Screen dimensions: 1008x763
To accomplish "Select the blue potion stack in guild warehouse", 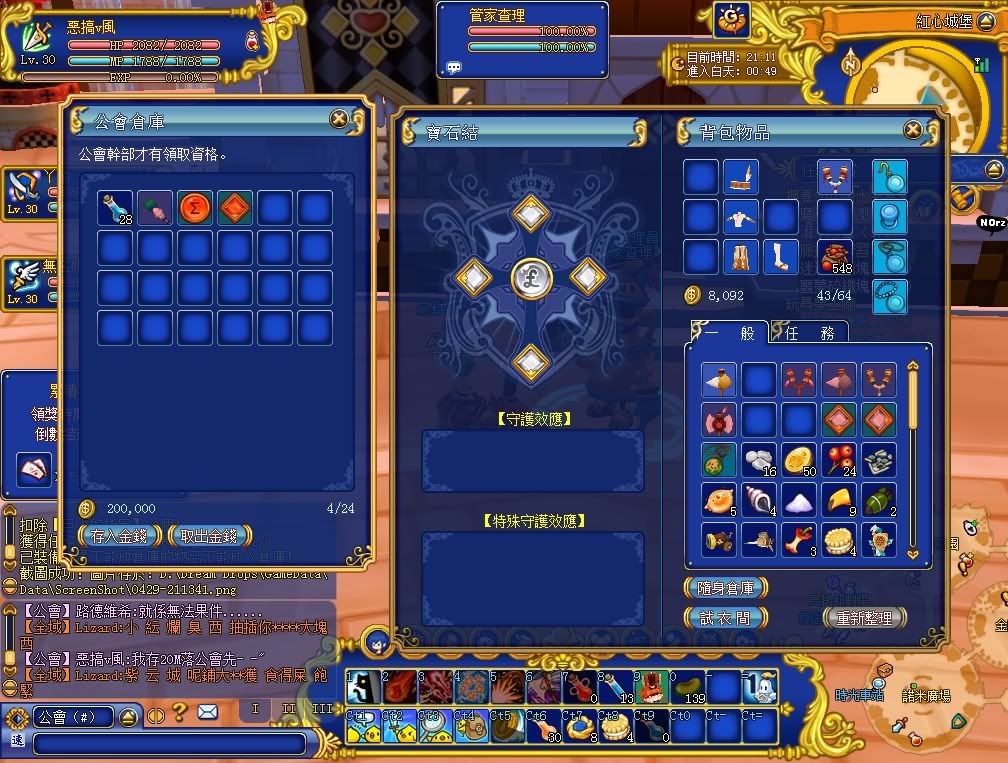I will 115,208.
